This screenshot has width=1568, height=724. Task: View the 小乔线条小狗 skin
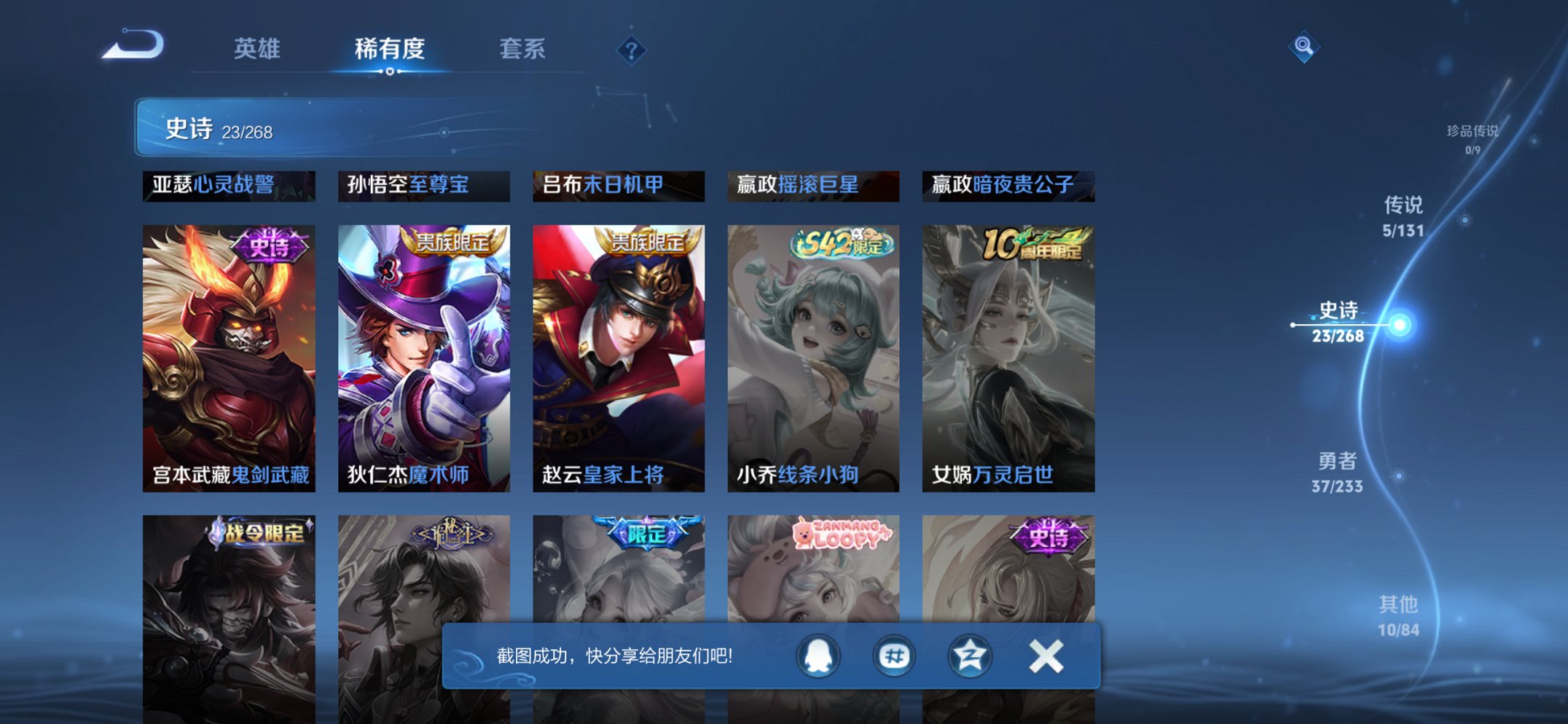click(x=813, y=350)
